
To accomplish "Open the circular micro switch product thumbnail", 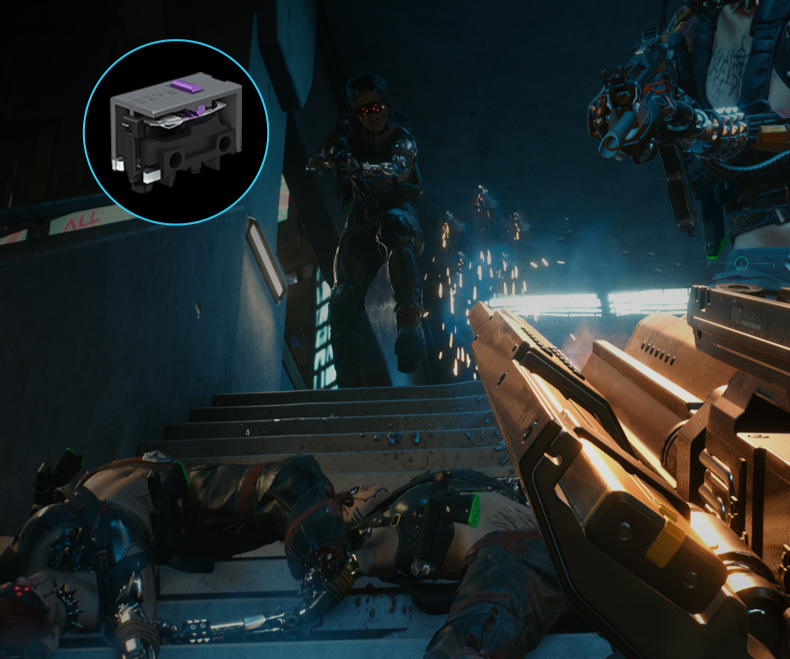I will coord(175,131).
